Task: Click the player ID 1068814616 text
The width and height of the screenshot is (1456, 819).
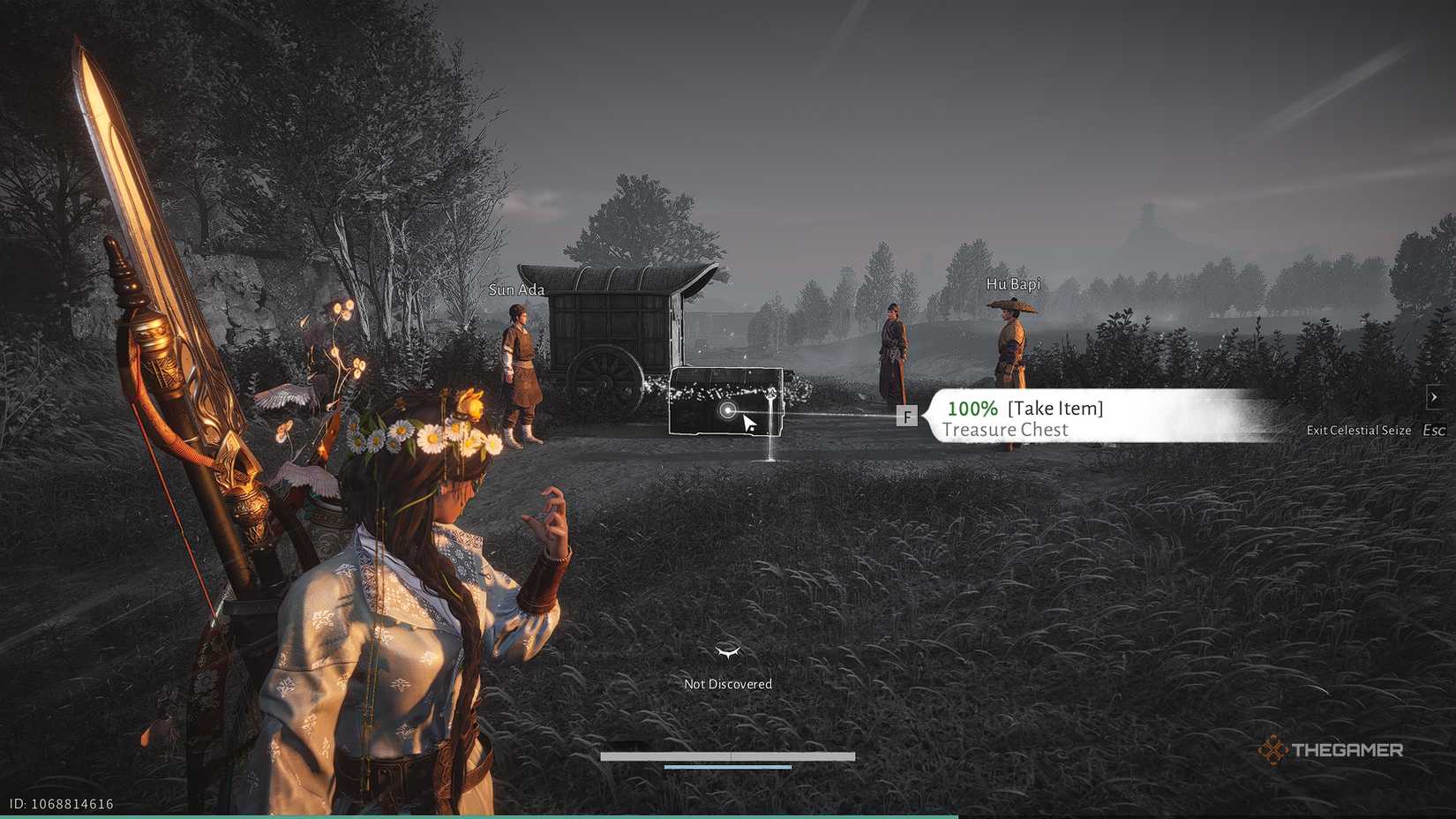Action: 59,804
